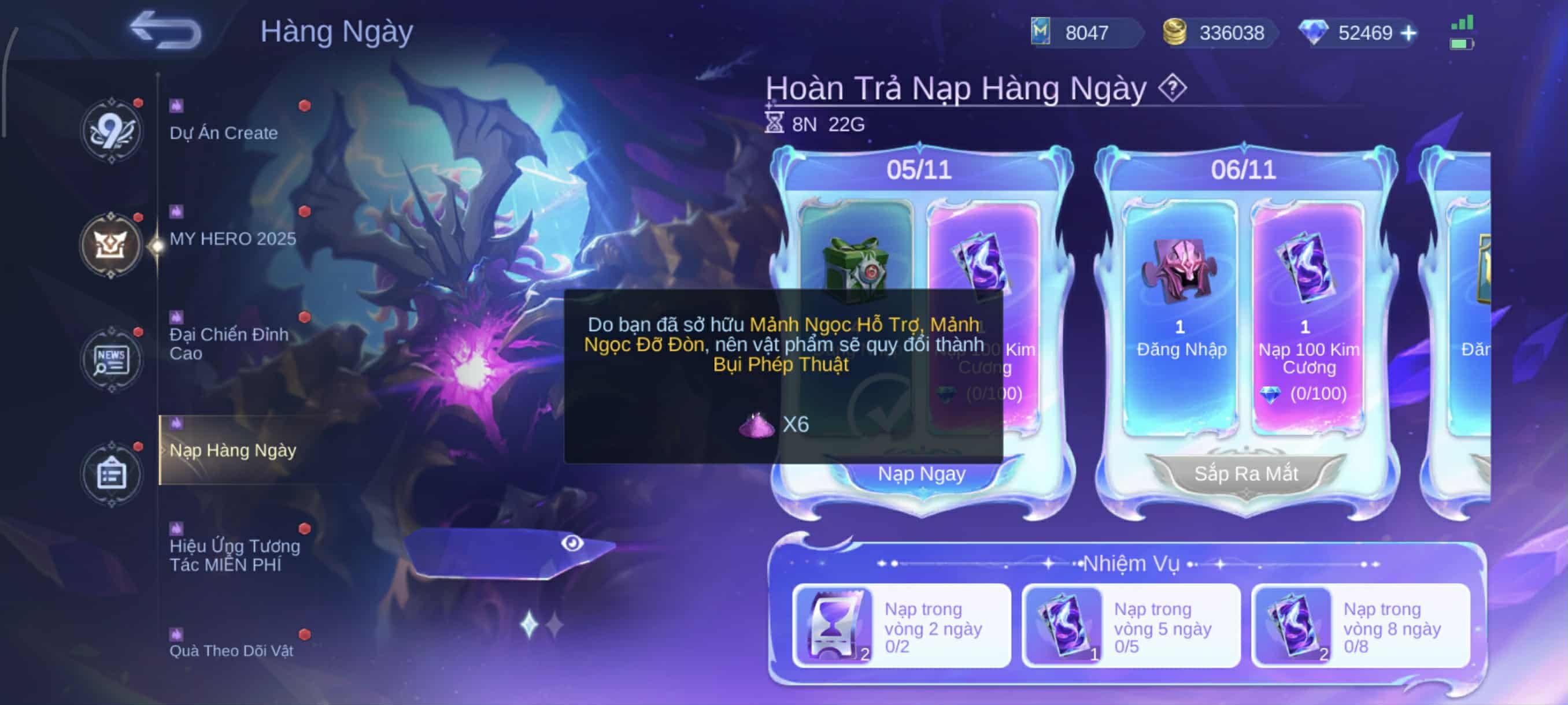The image size is (1568, 705).
Task: Open Hiệu Ứng Tương Tác MIỄN PHÍ
Action: click(x=234, y=554)
